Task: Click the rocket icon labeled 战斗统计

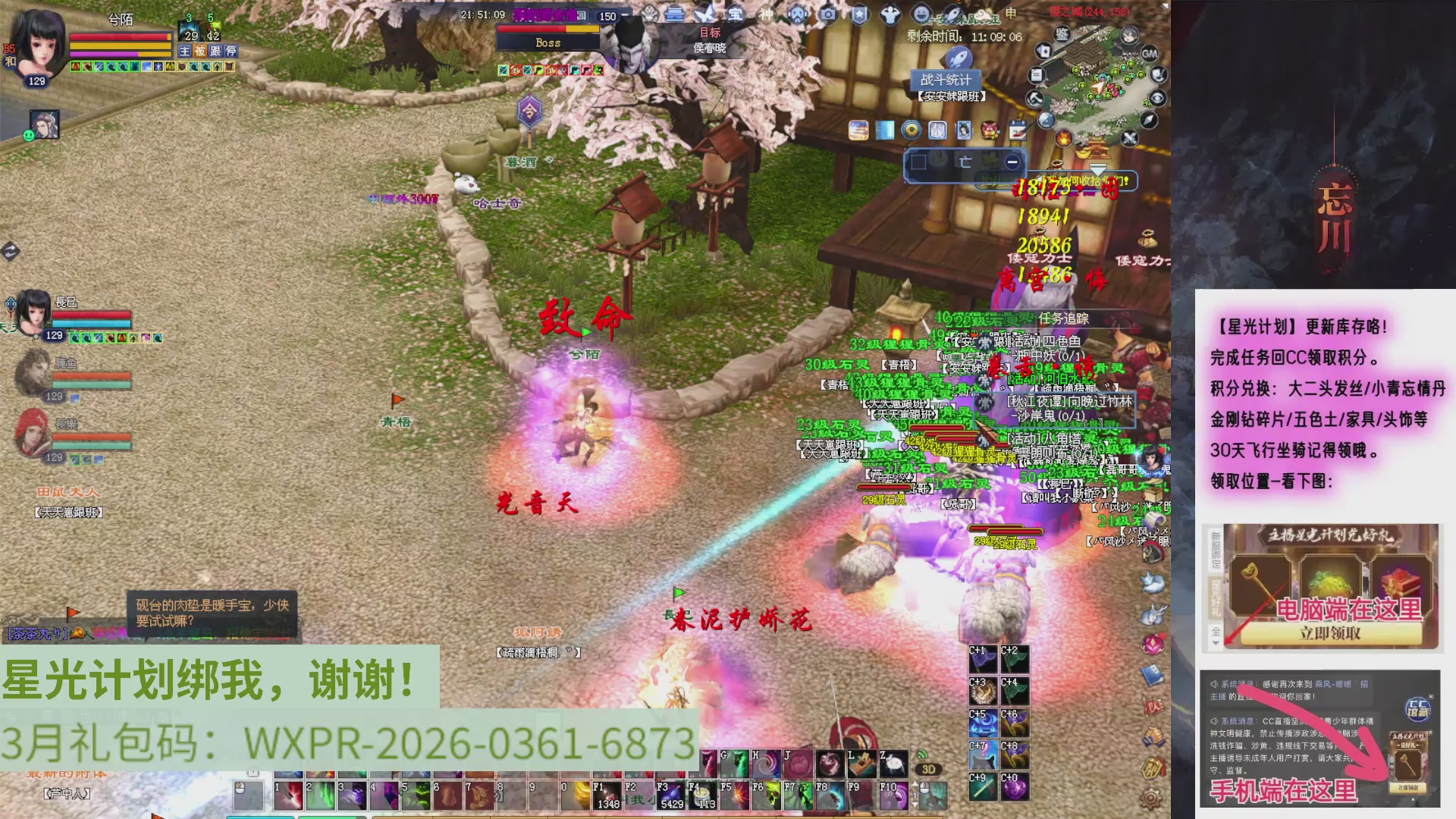Action: point(958,58)
